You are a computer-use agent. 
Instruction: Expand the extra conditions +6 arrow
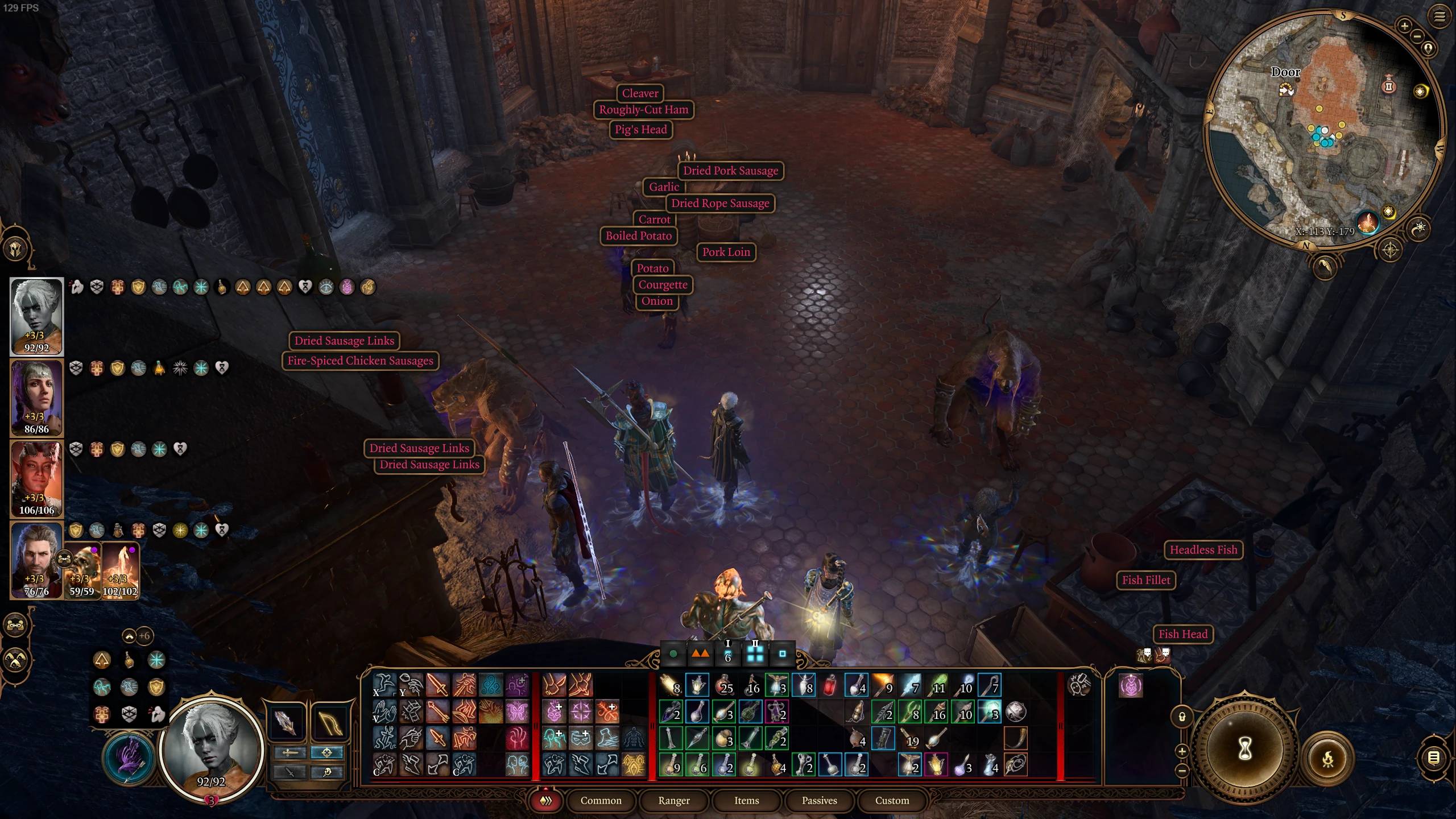click(130, 636)
